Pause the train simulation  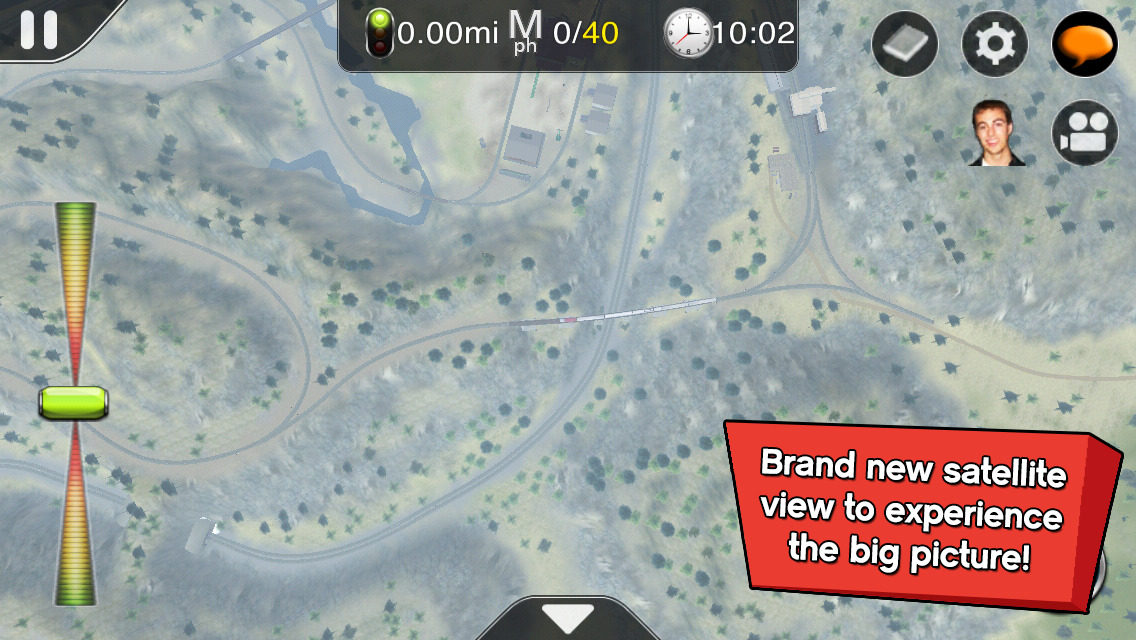[x=39, y=29]
